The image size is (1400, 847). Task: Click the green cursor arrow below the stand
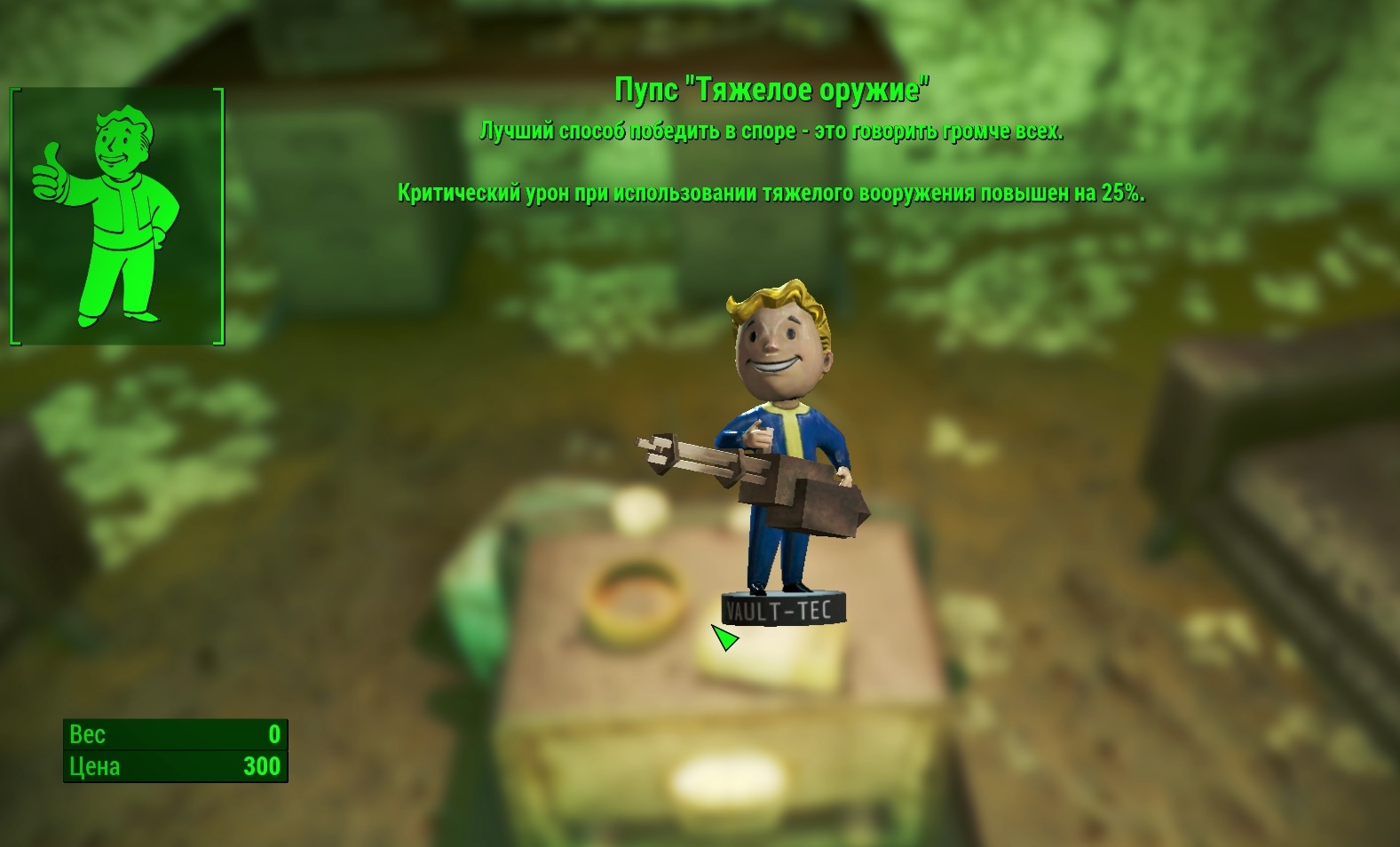724,637
